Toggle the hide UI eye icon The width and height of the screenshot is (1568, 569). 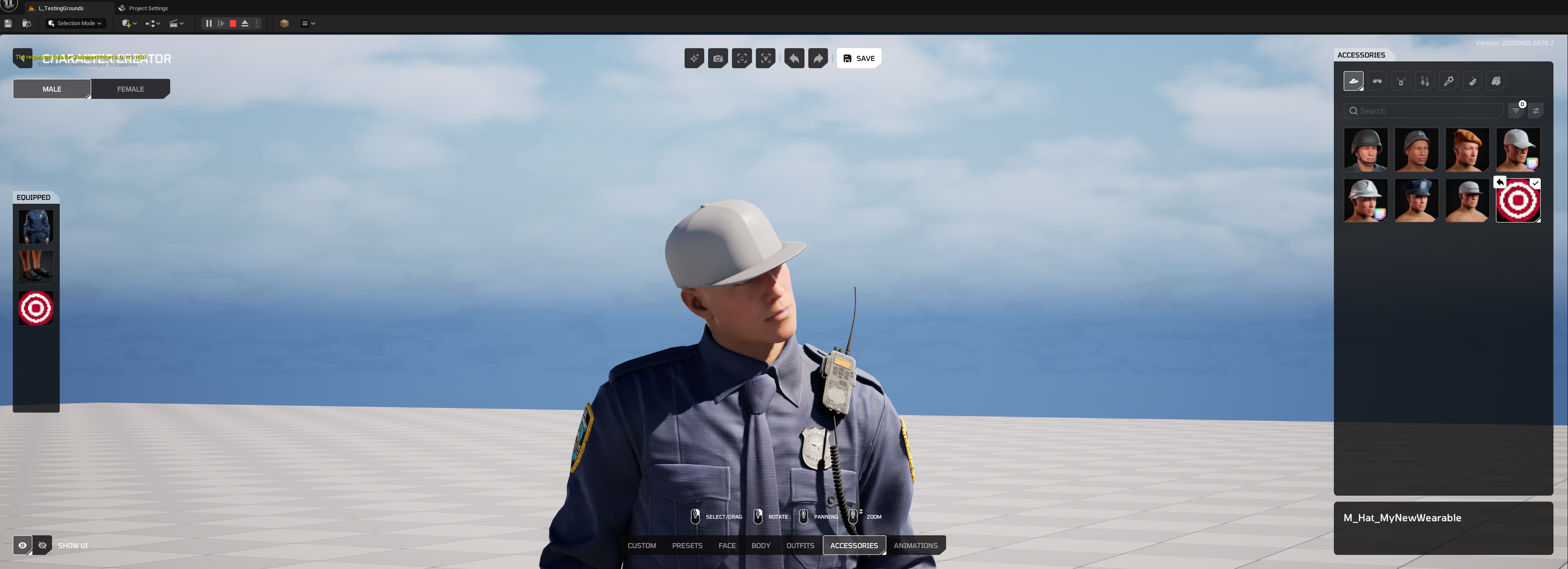42,545
